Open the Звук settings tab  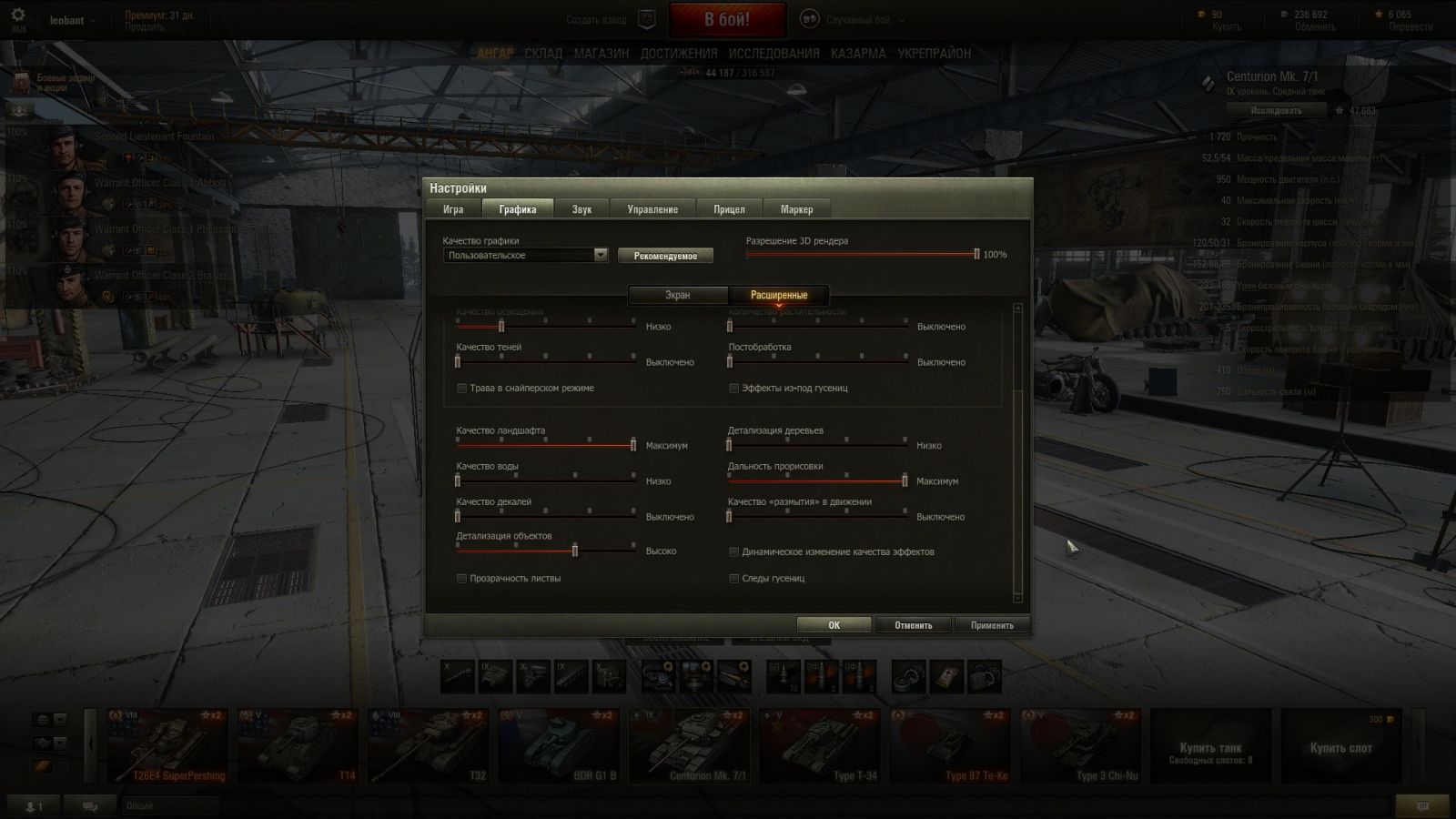pos(581,209)
